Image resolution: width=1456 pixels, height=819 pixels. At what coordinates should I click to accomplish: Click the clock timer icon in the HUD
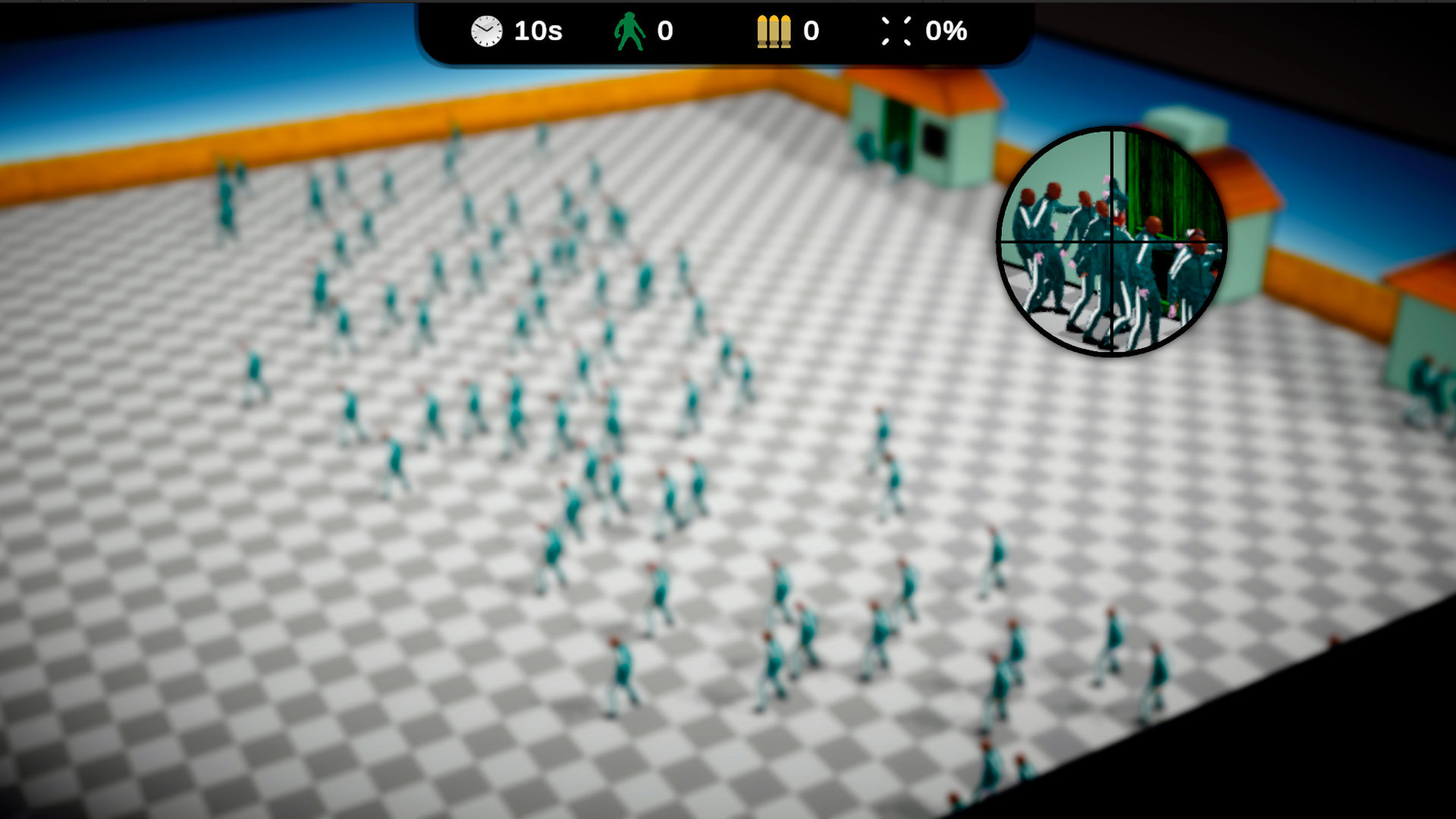tap(486, 31)
